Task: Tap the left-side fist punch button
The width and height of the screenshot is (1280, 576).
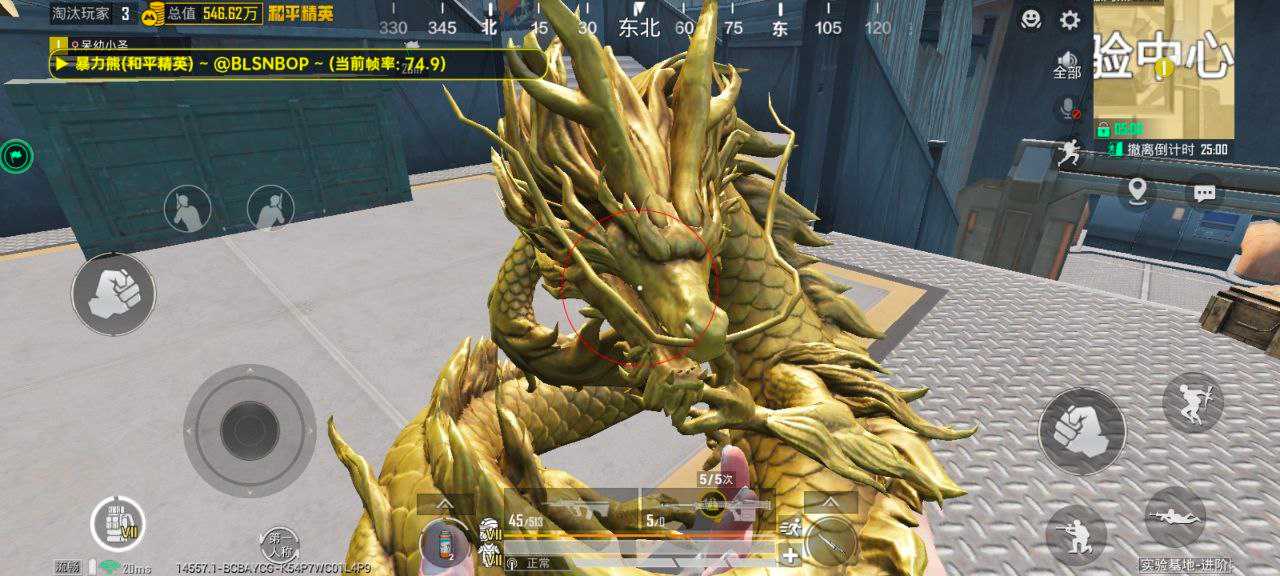Action: (113, 294)
